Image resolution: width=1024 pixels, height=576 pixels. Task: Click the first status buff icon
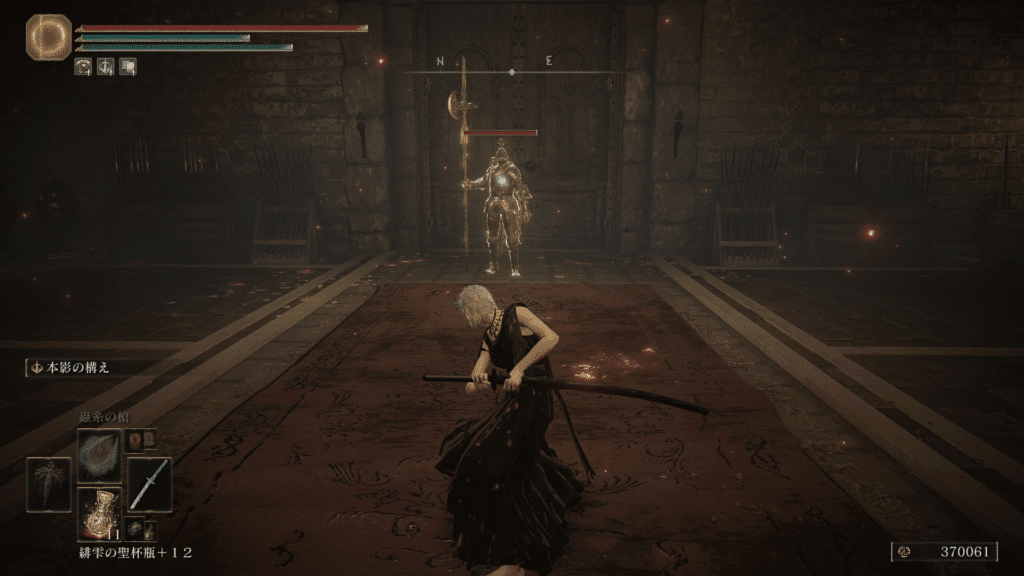[x=84, y=67]
